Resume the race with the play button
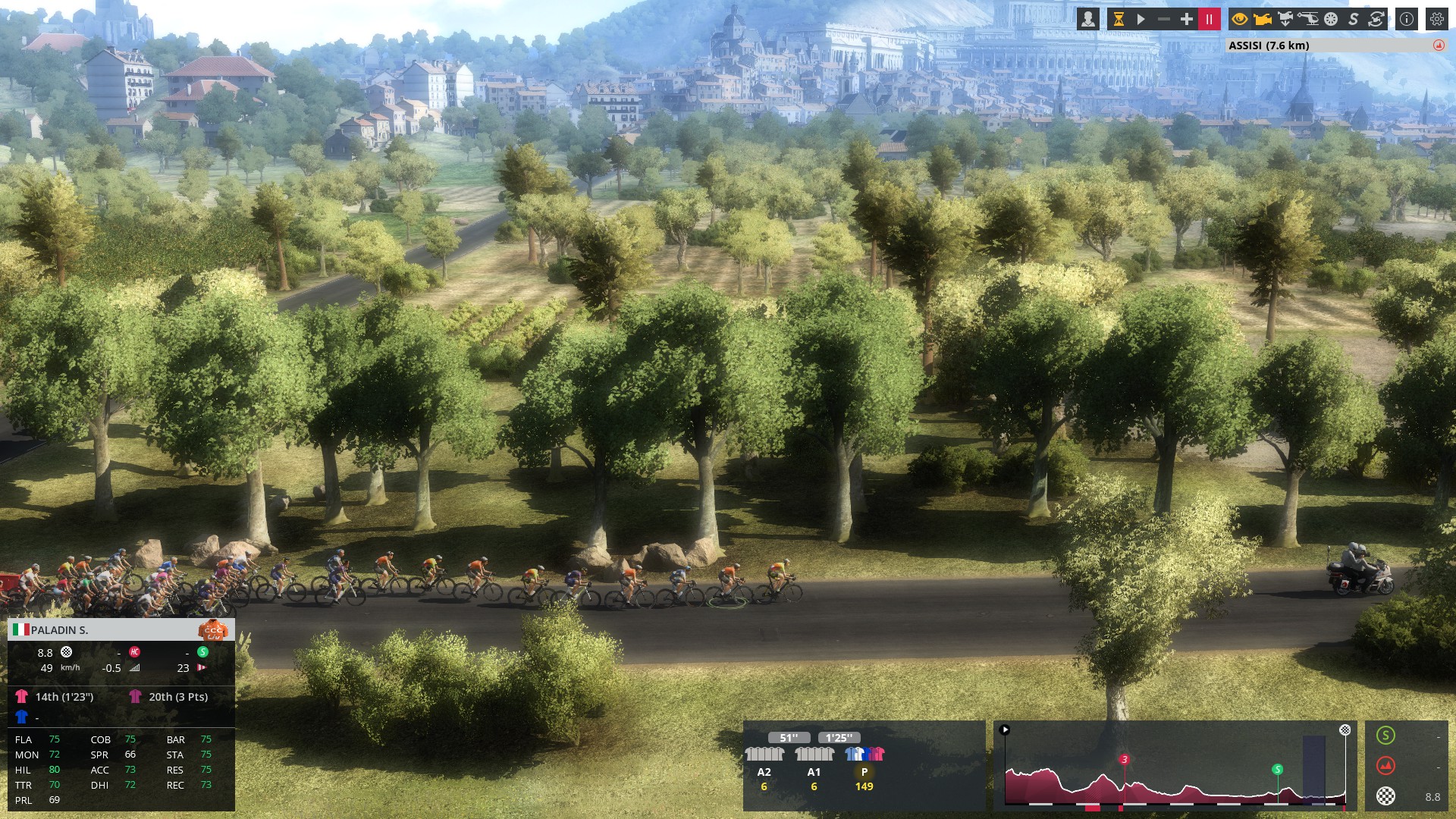 pyautogui.click(x=1141, y=20)
